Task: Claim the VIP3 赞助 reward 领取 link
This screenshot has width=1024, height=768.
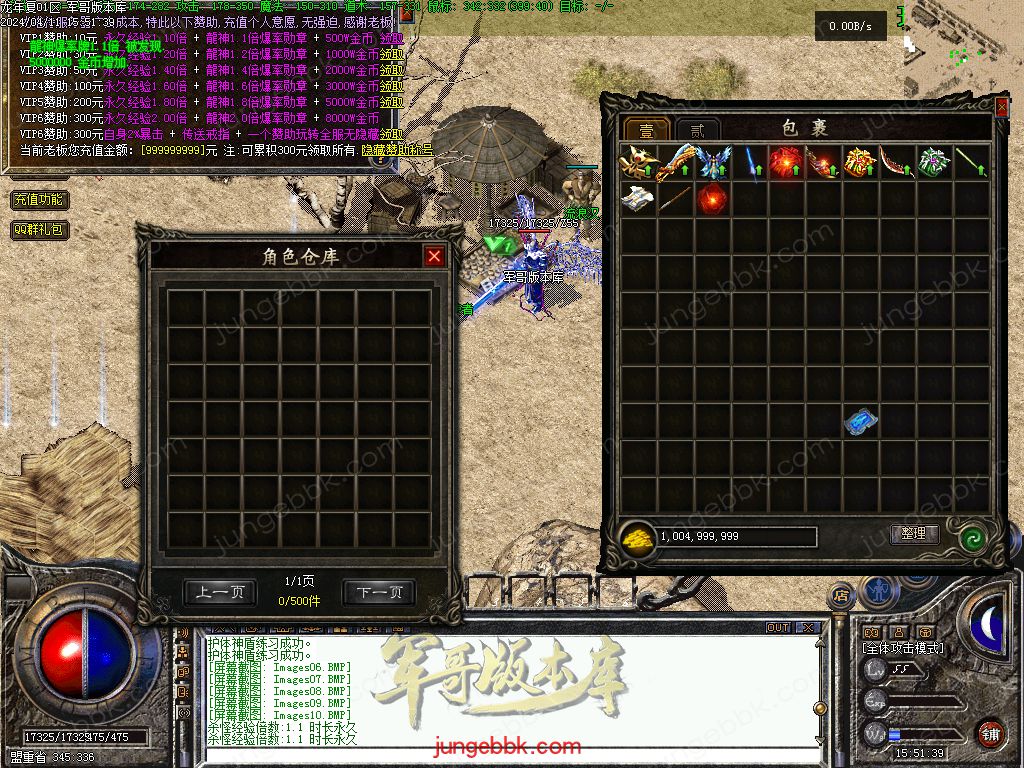Action: [x=392, y=71]
